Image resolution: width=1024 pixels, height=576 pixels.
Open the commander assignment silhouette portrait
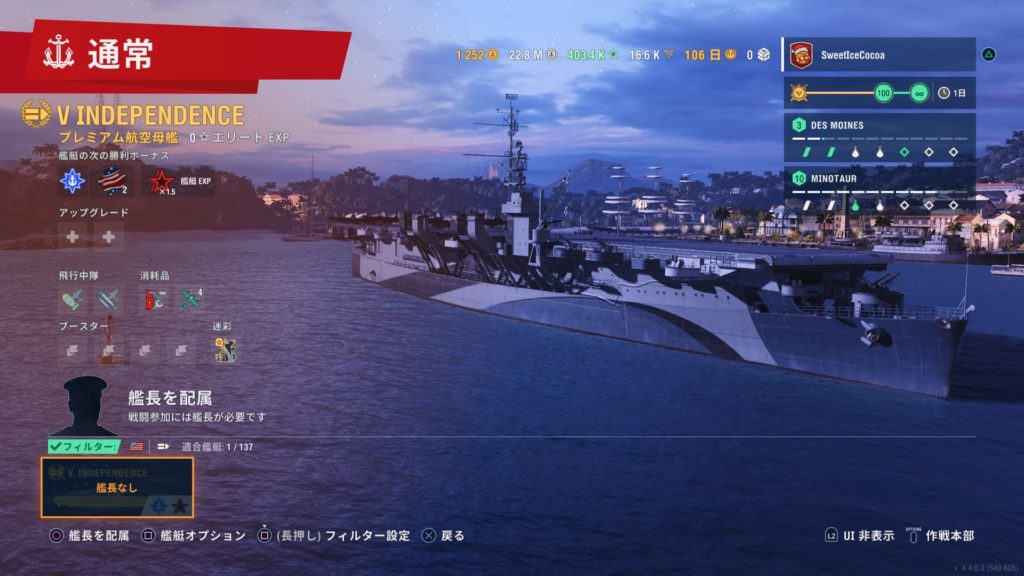(84, 405)
